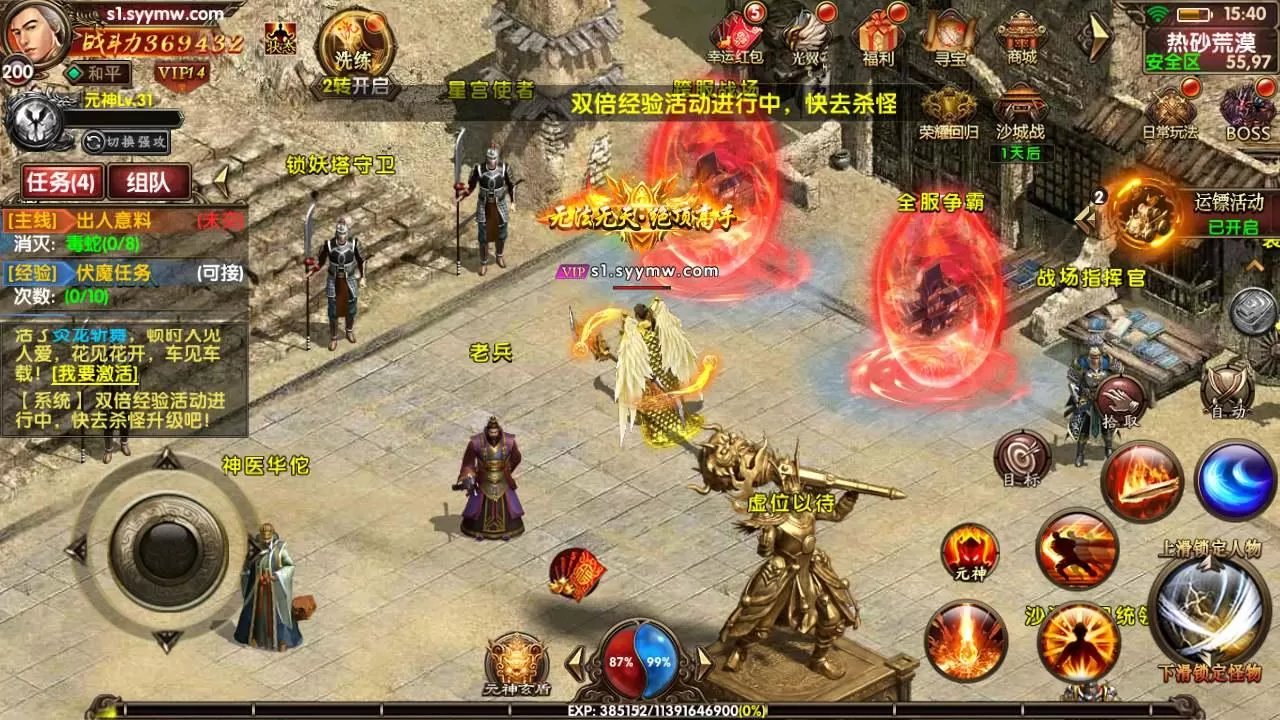
Task: Open the 荣耀回归 event icon
Action: tap(949, 113)
